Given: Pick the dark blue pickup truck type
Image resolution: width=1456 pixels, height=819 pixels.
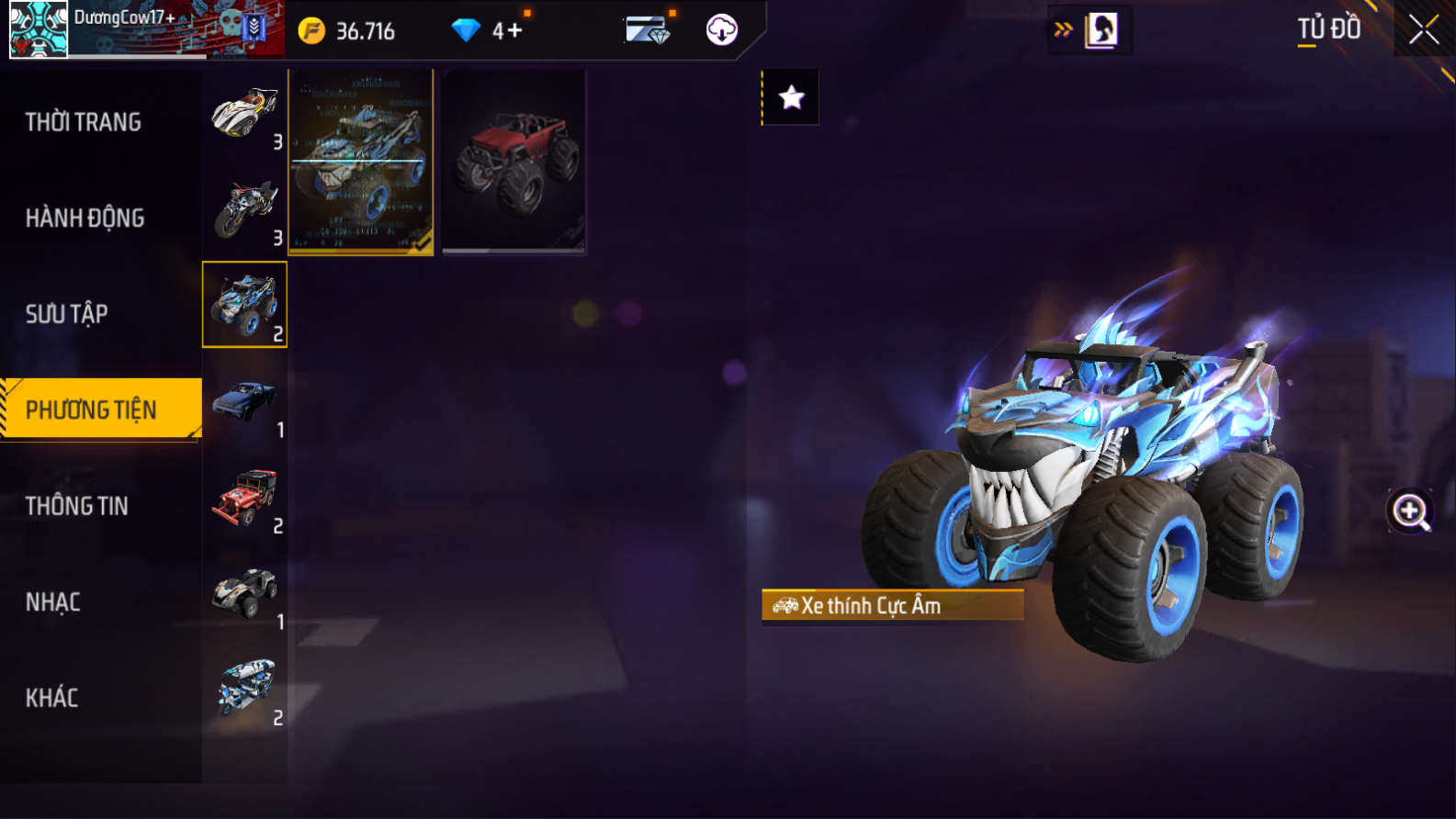Looking at the screenshot, I should (x=245, y=401).
